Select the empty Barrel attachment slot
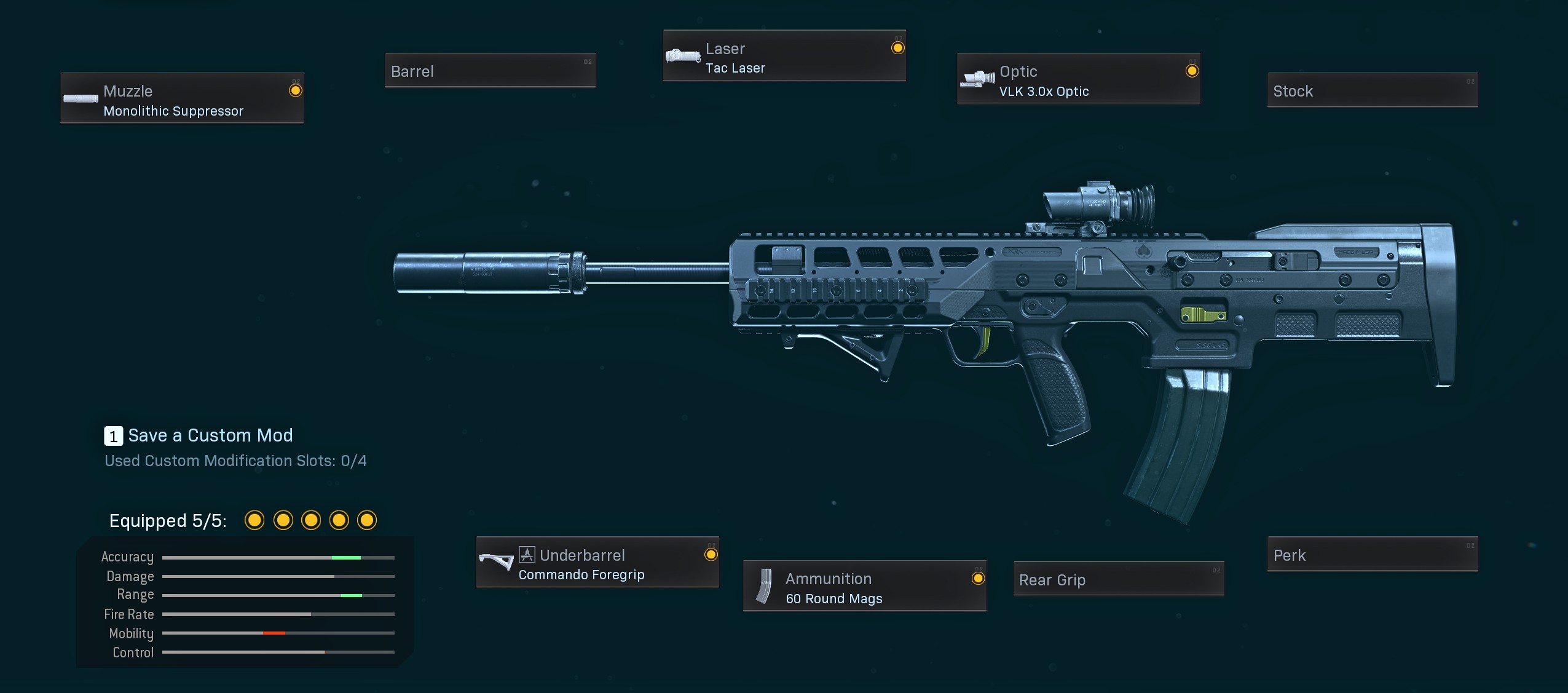Viewport: 1568px width, 693px height. click(x=490, y=71)
